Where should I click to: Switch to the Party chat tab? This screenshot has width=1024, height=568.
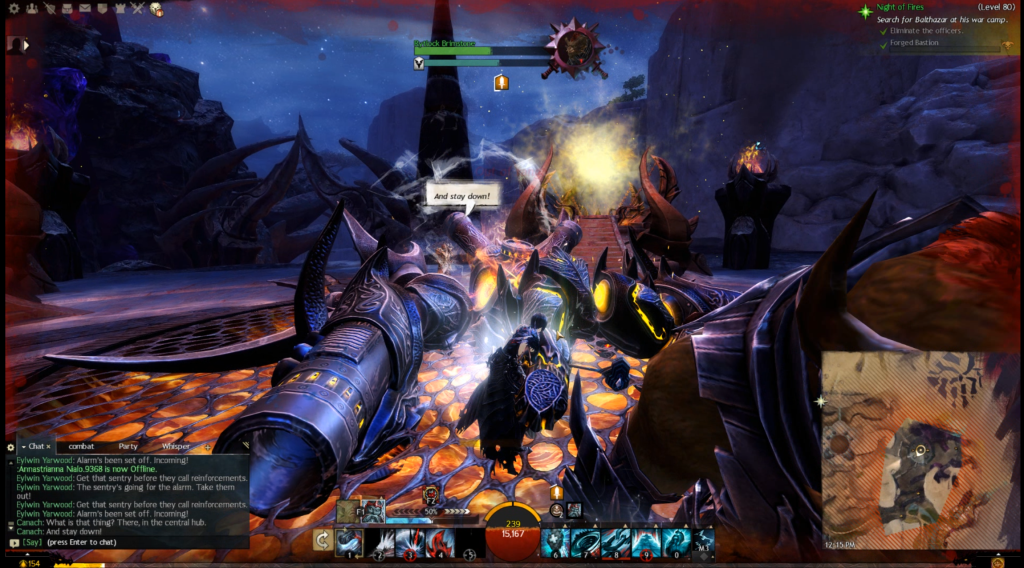coord(128,446)
